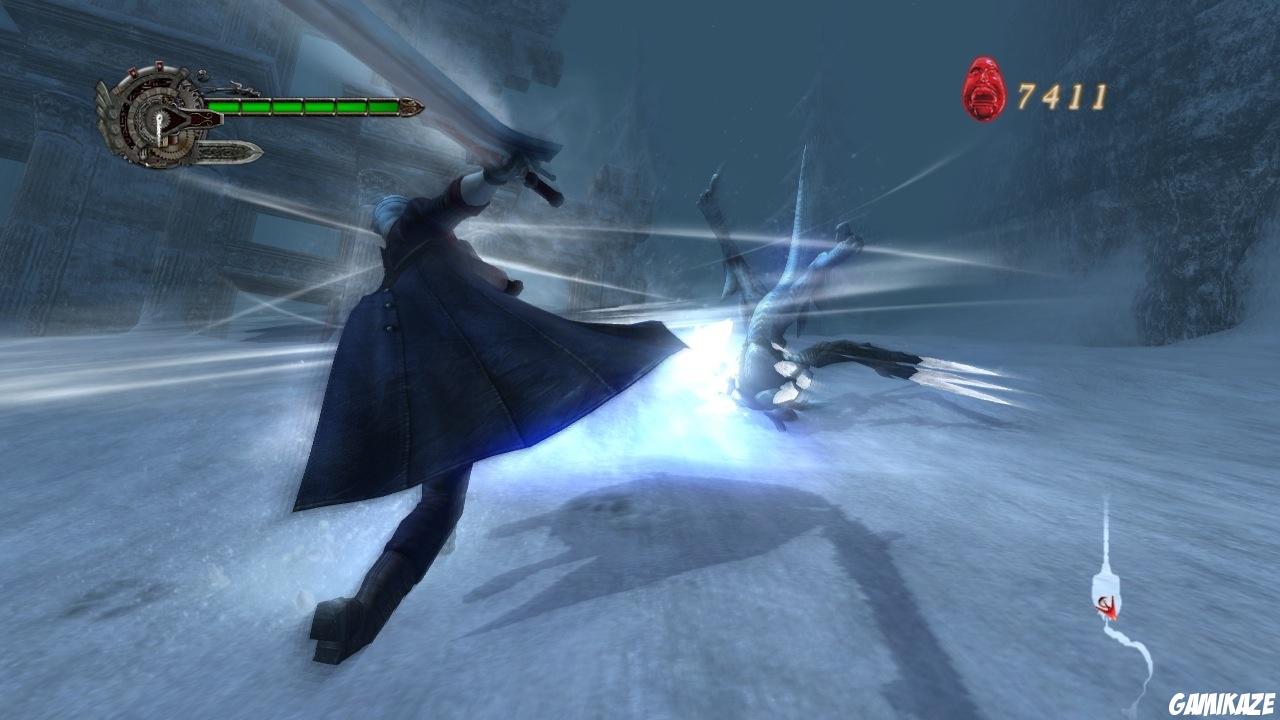Viewport: 1280px width, 720px height.
Task: Expand the circular gear dial in the HUD
Action: (158, 120)
